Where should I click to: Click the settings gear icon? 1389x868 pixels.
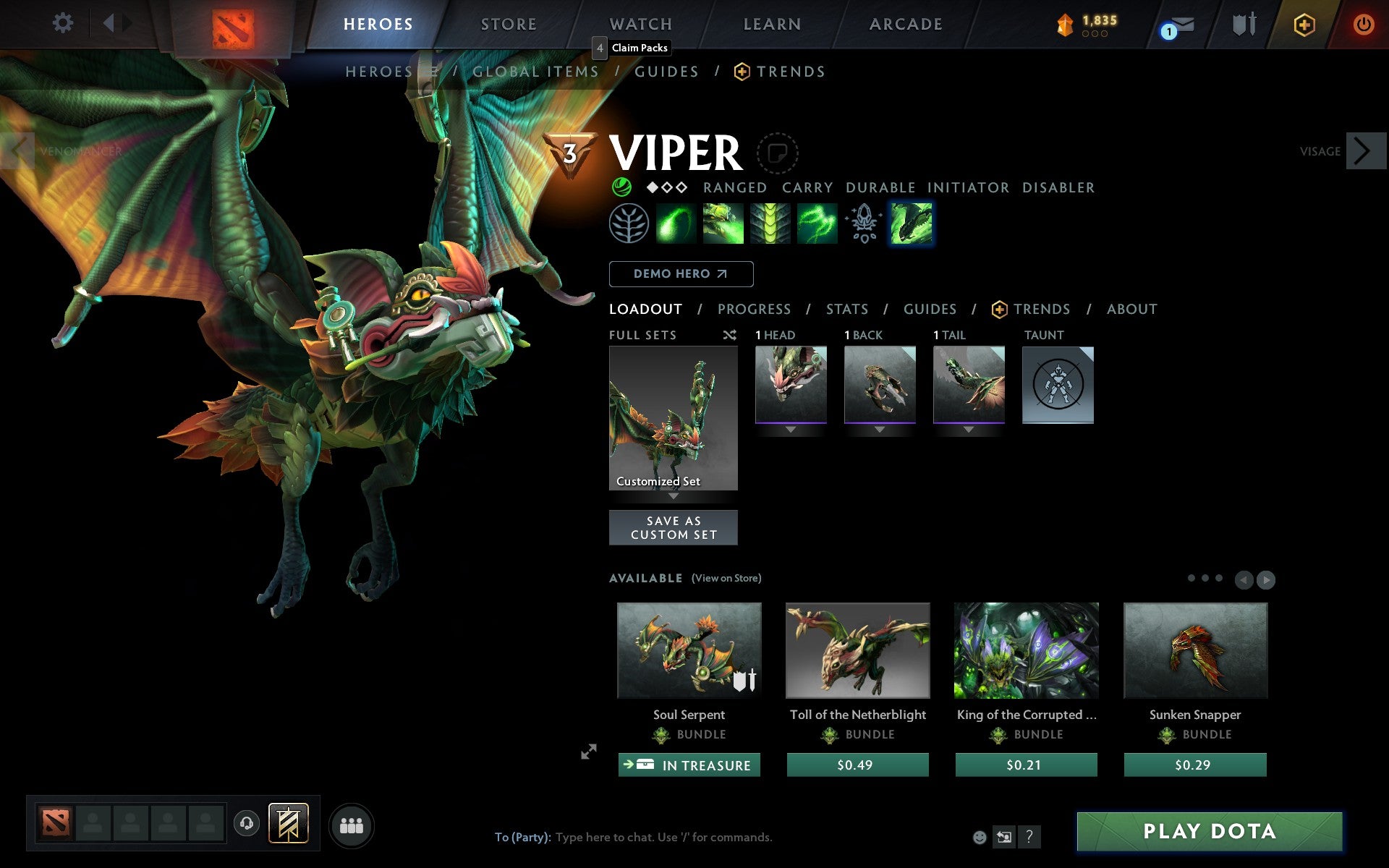(x=64, y=24)
